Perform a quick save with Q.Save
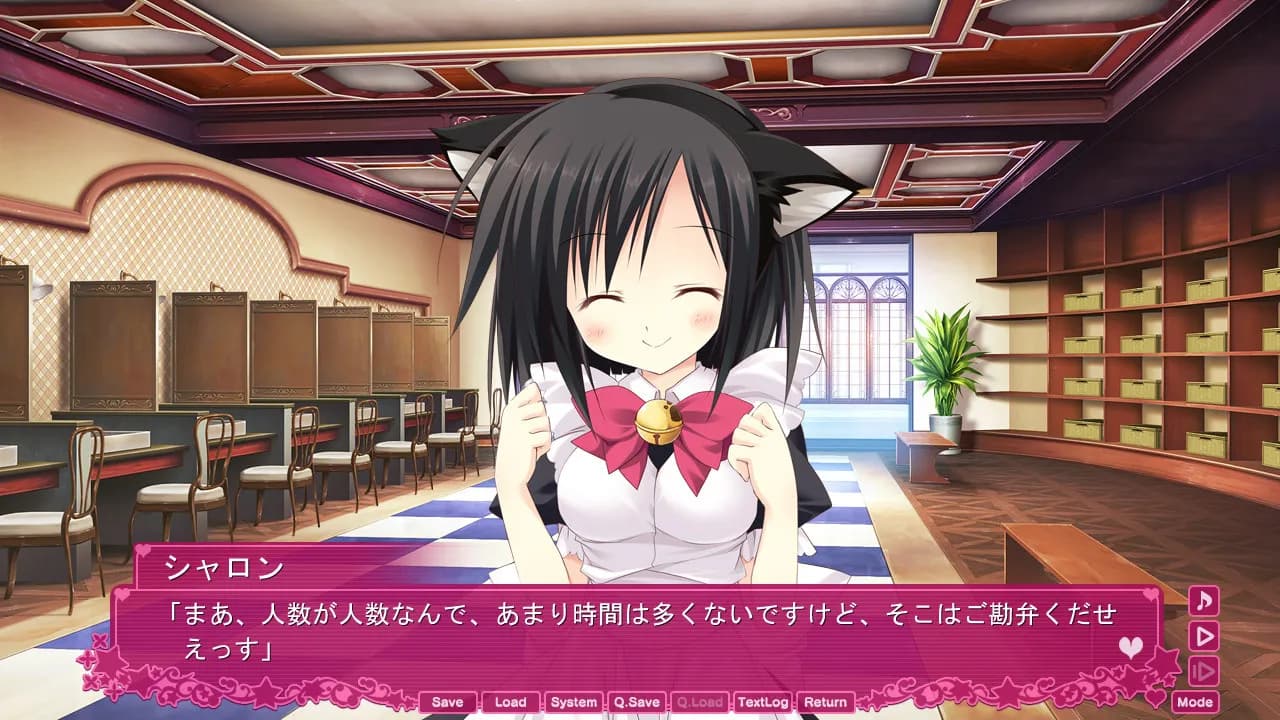Screen dimensions: 1280x720 coord(636,702)
